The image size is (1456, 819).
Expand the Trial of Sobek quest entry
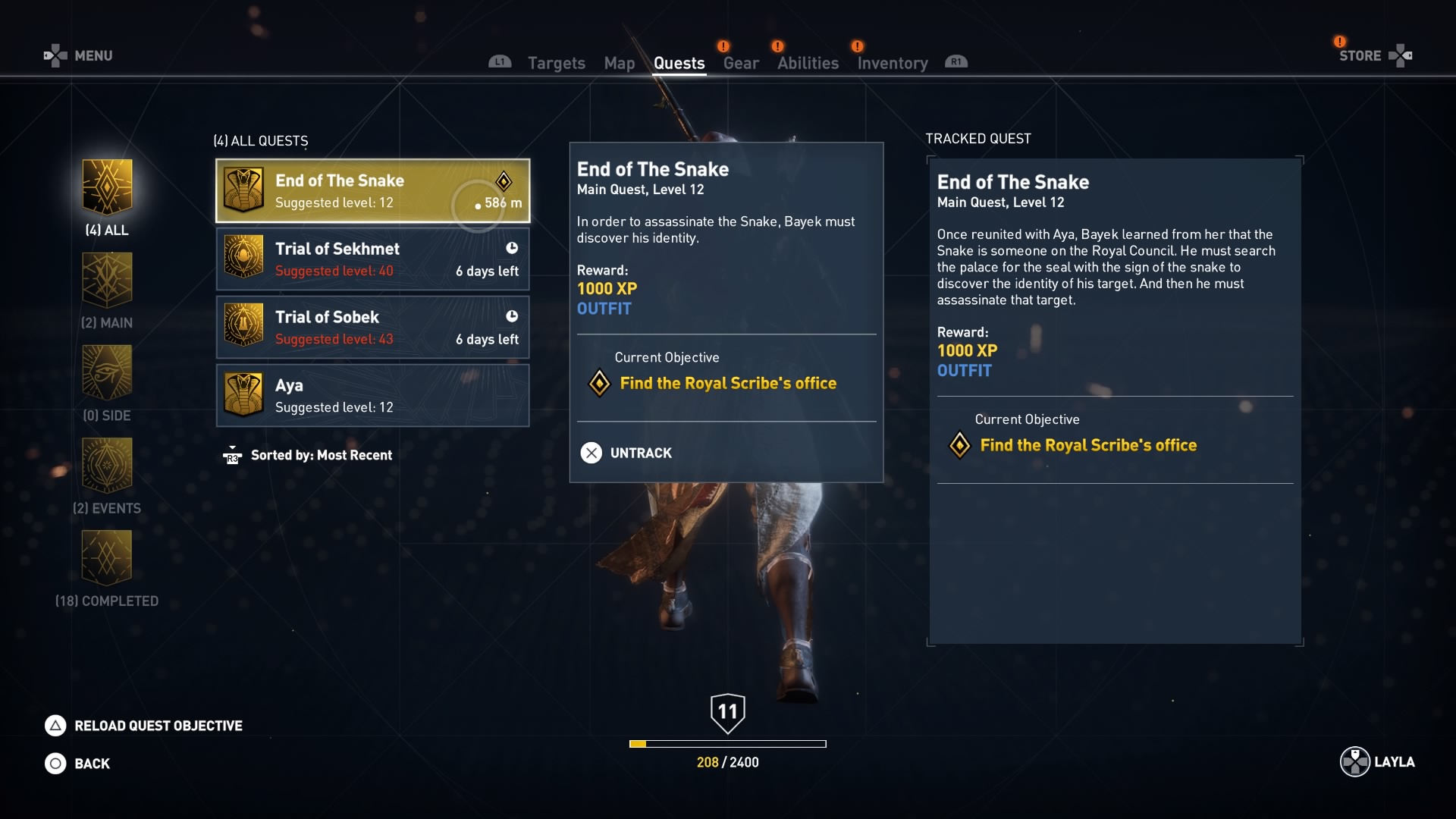click(372, 327)
